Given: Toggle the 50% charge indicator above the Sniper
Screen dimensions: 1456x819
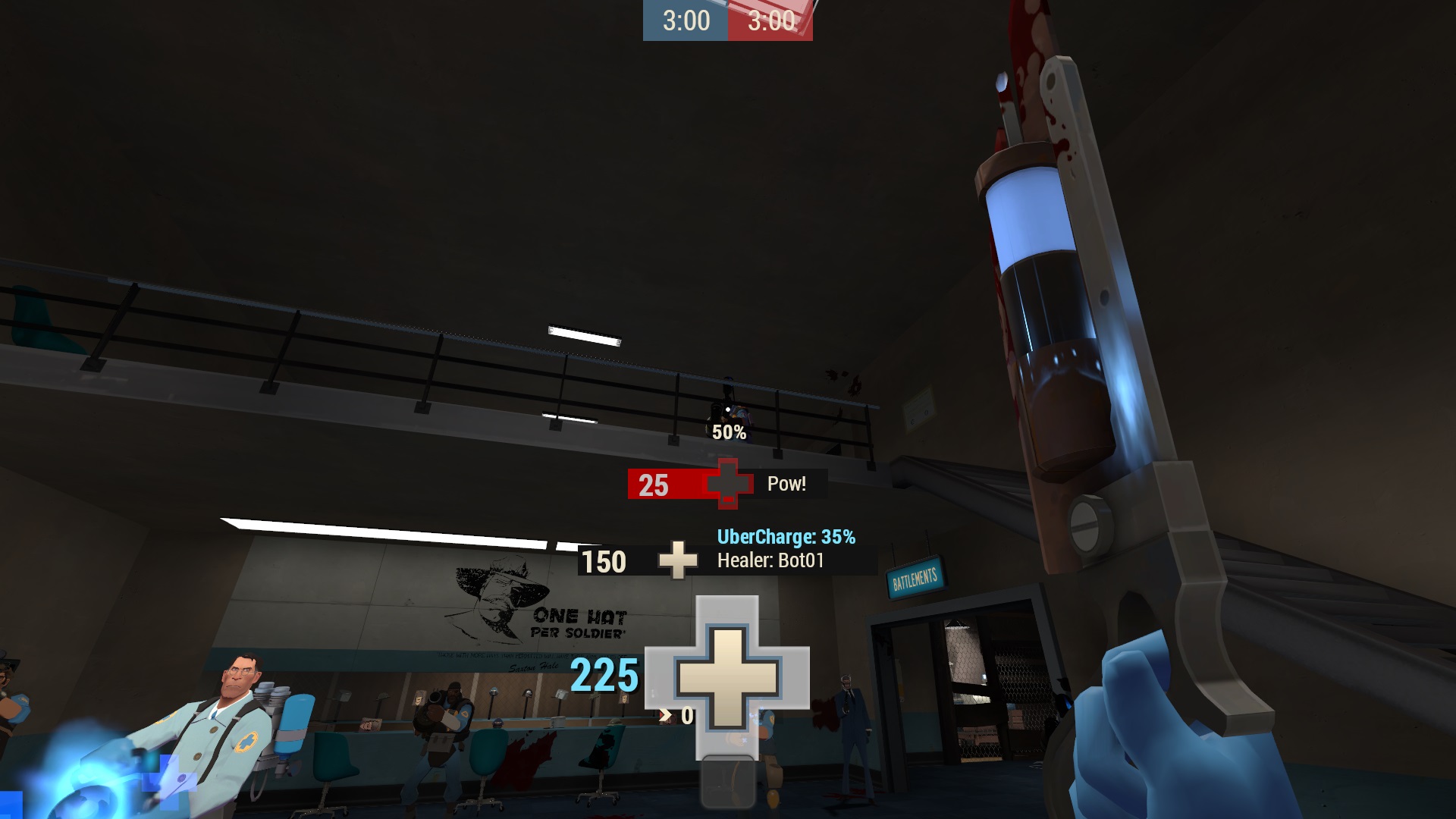Looking at the screenshot, I should pyautogui.click(x=729, y=433).
